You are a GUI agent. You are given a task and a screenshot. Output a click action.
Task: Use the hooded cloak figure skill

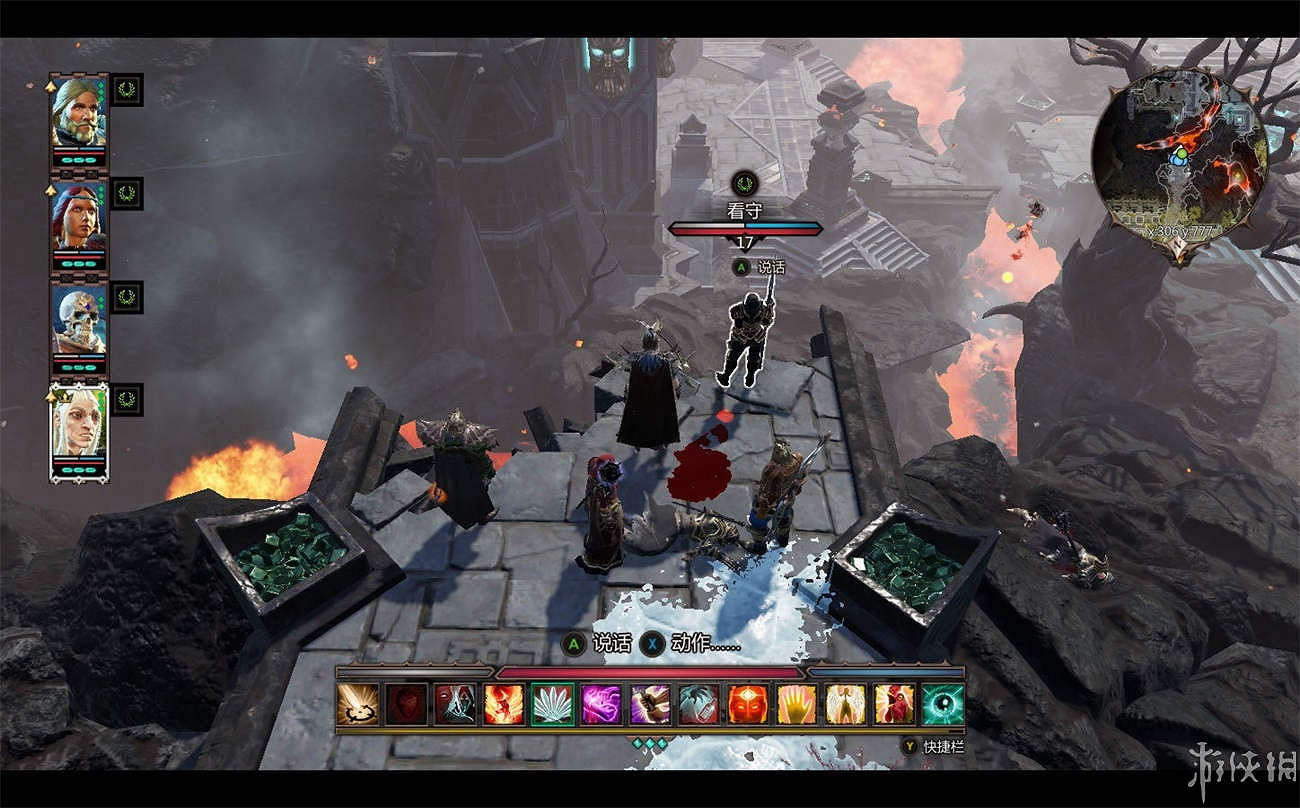(x=455, y=704)
